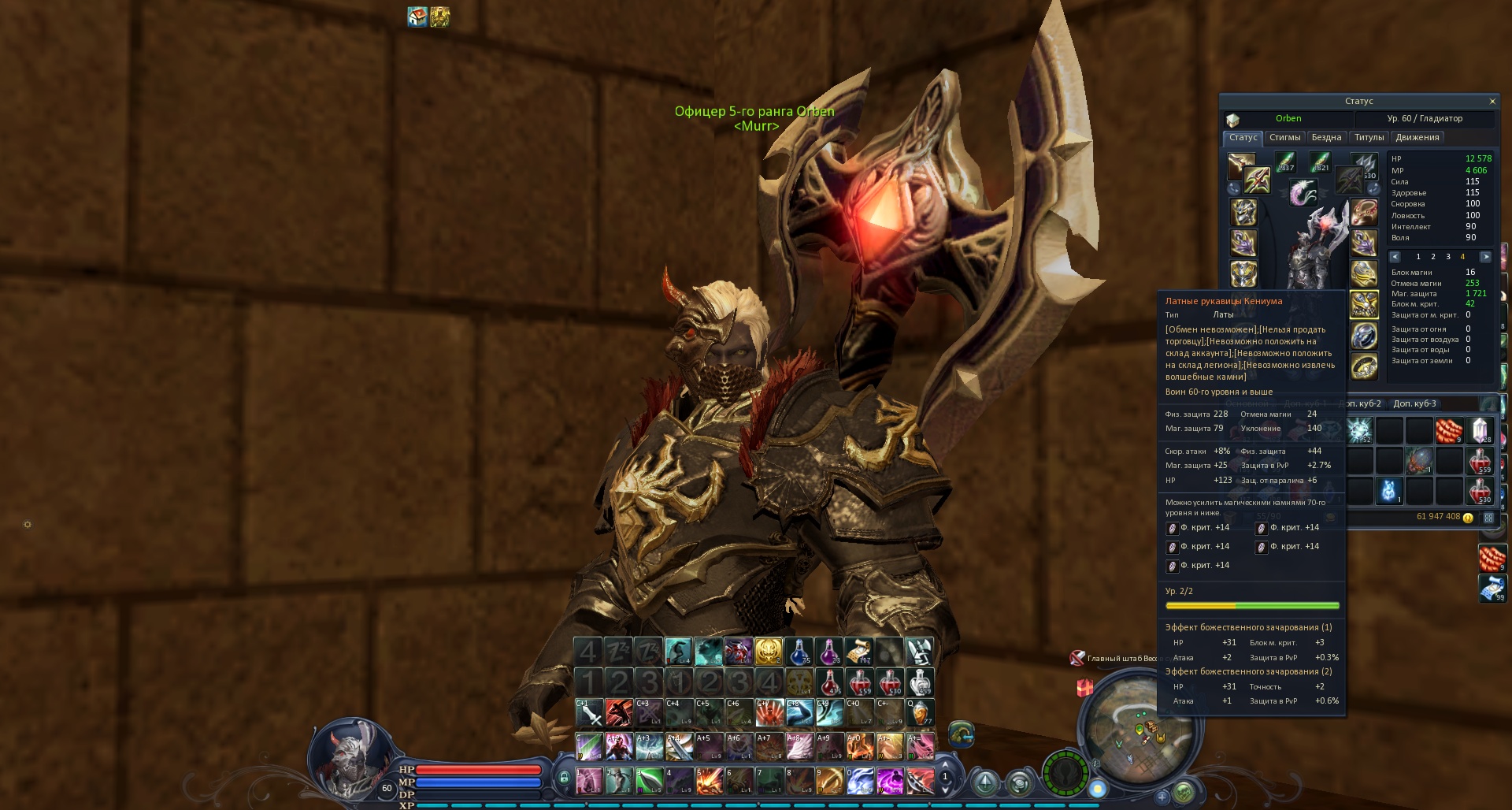Select the pink feather equipment slot
This screenshot has height=810, width=1512.
click(x=1303, y=191)
